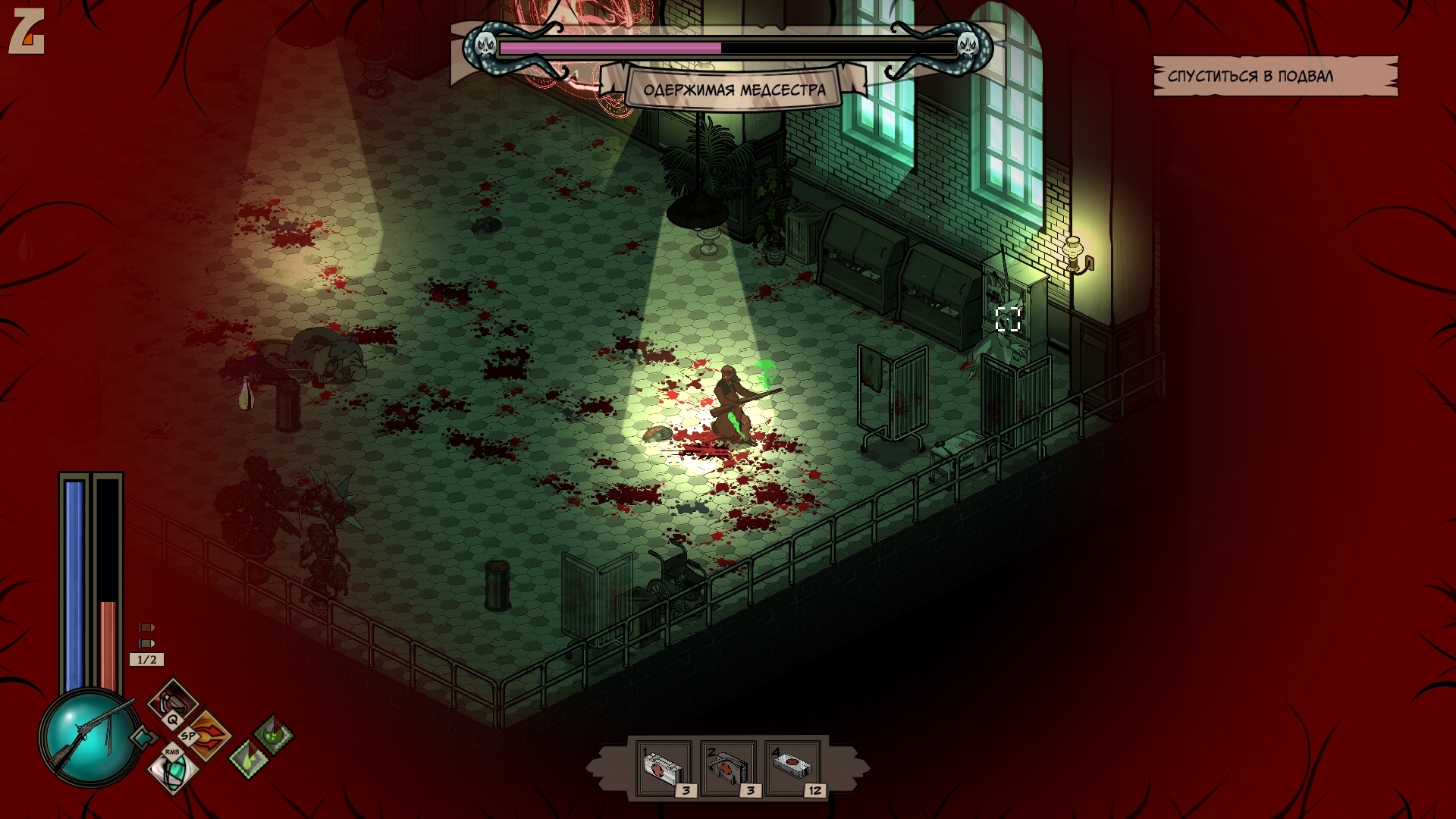This screenshot has height=819, width=1456.
Task: Use the medkit in slot 1
Action: (664, 768)
